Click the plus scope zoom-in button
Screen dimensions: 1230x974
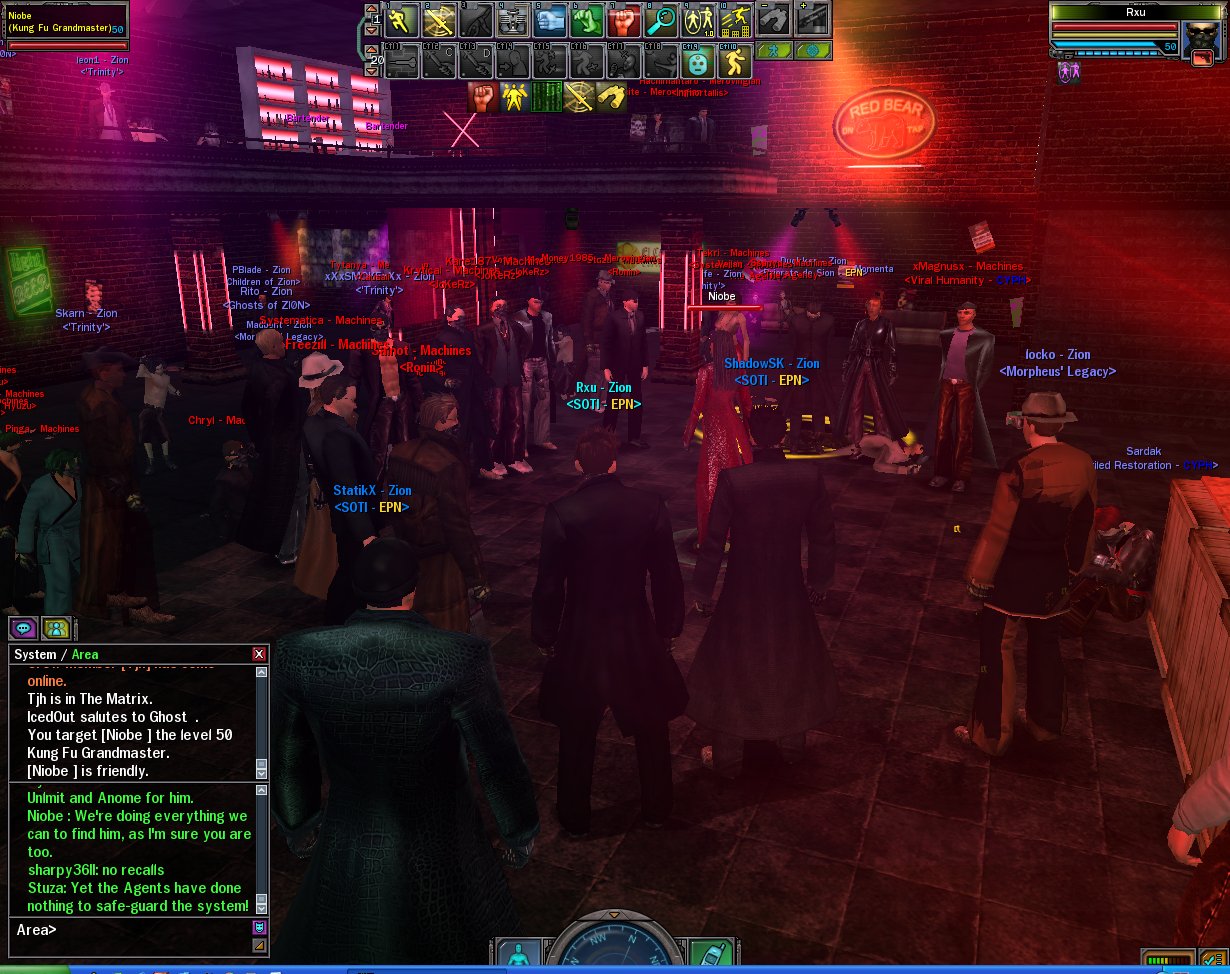812,19
